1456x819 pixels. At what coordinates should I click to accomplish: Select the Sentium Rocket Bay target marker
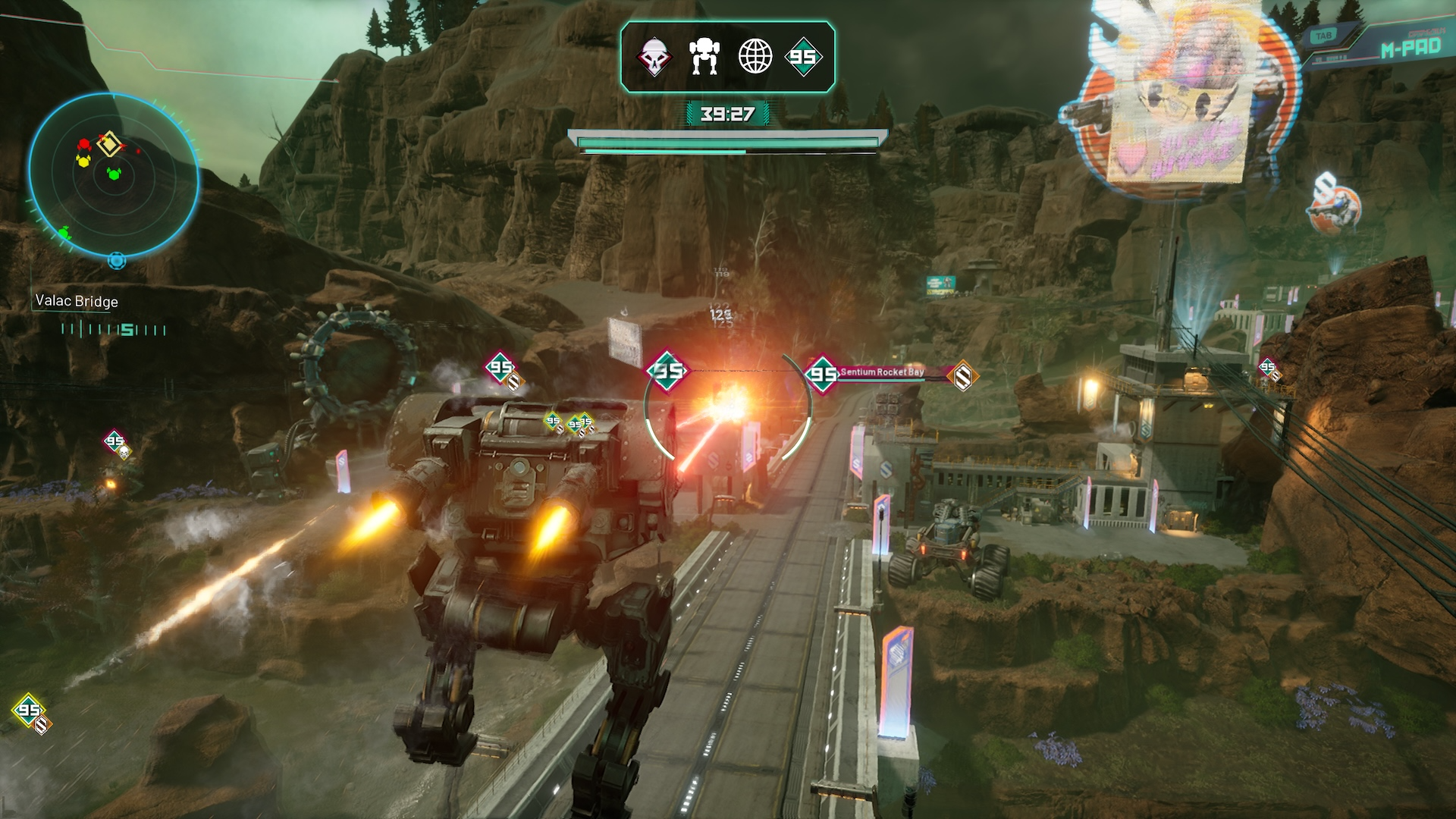882,372
